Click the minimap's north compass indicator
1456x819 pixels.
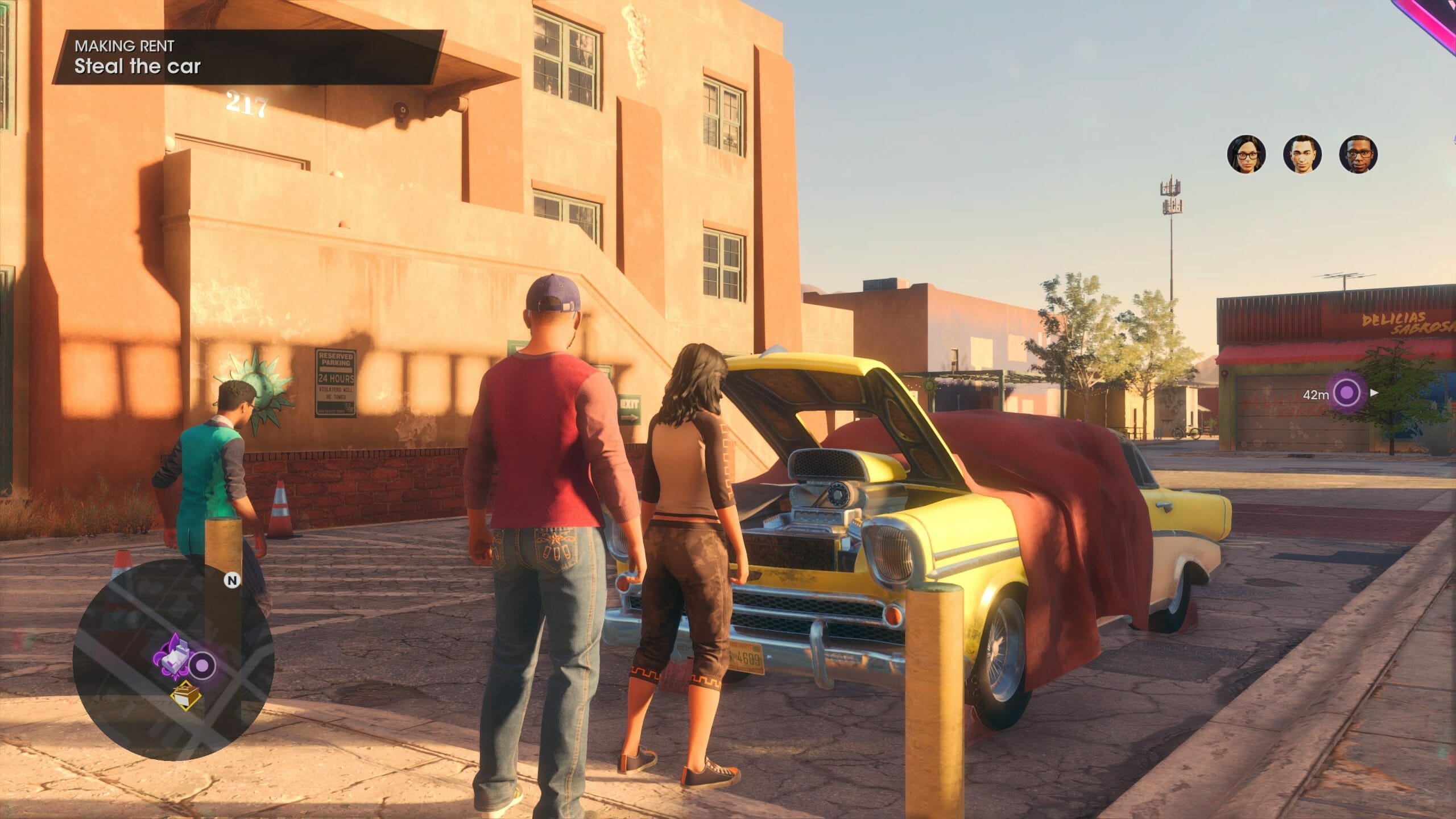(231, 580)
